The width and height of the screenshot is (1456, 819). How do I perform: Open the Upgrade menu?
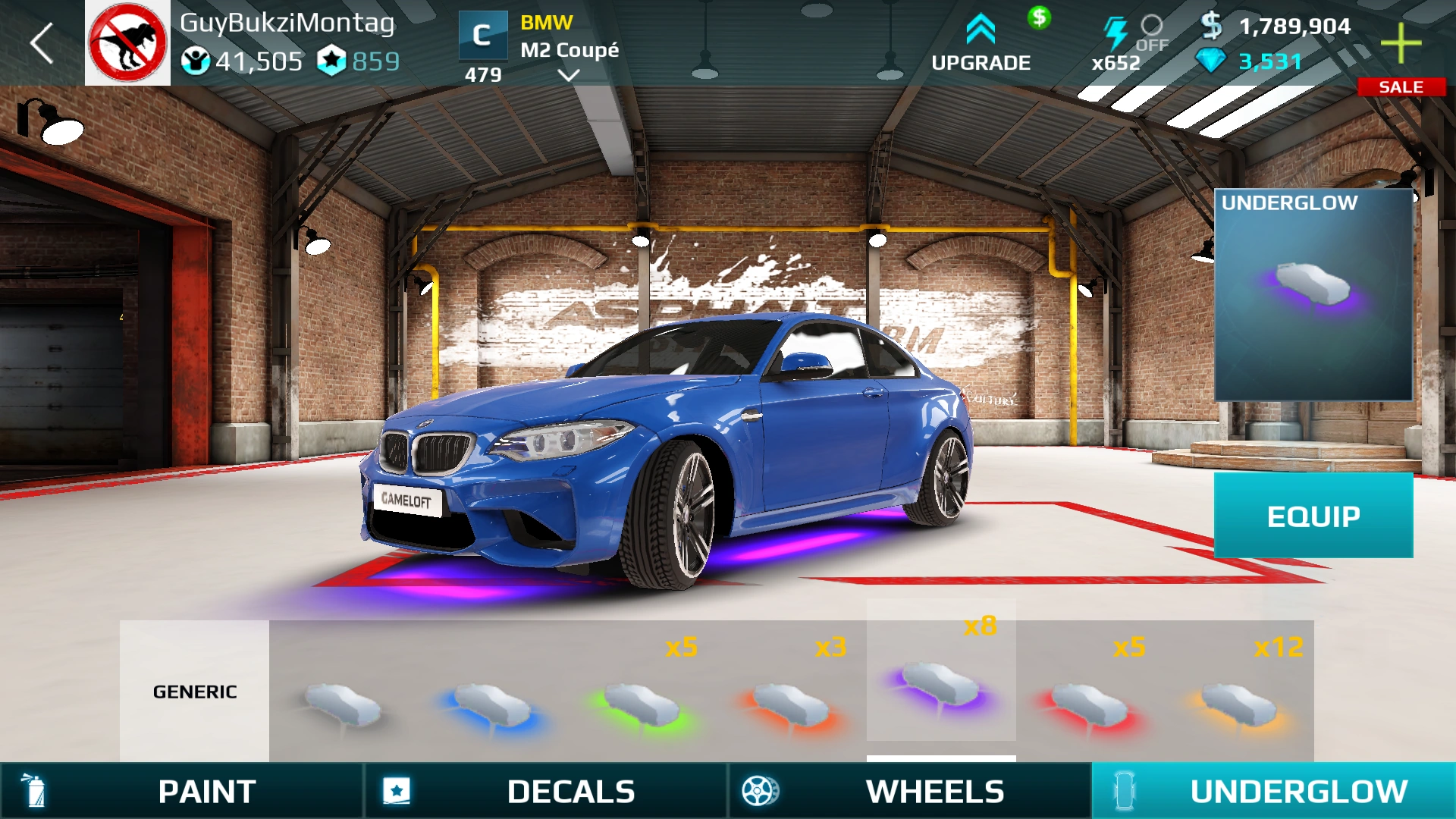coord(981,44)
